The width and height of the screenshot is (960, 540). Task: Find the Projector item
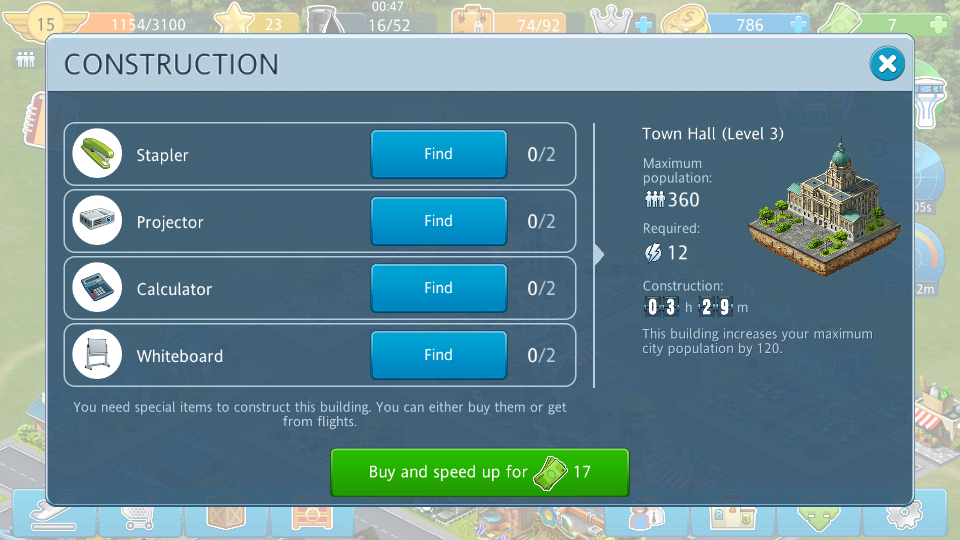438,221
